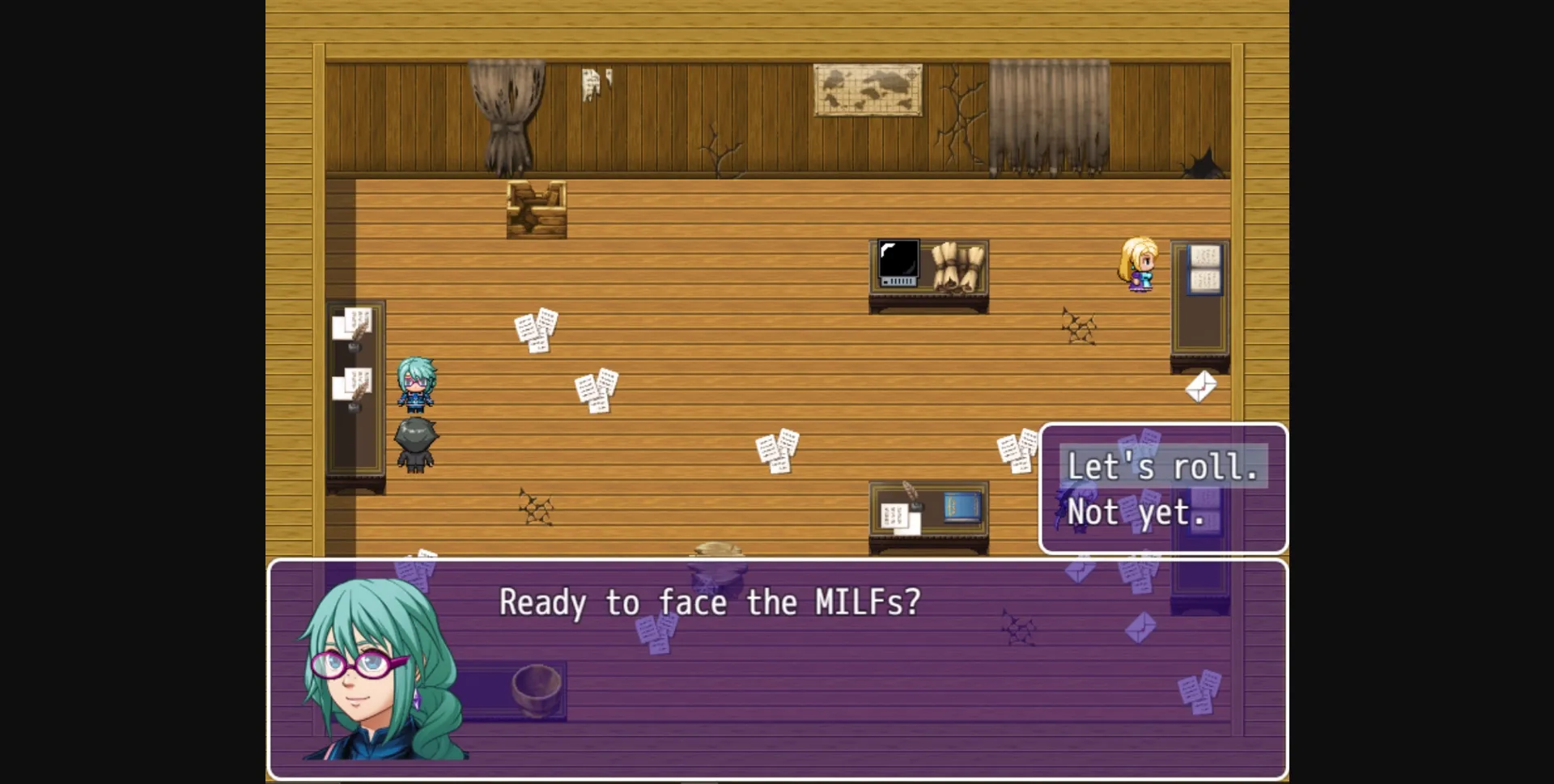1554x784 pixels.
Task: Examine the writing desk with quill
Action: coord(928,510)
